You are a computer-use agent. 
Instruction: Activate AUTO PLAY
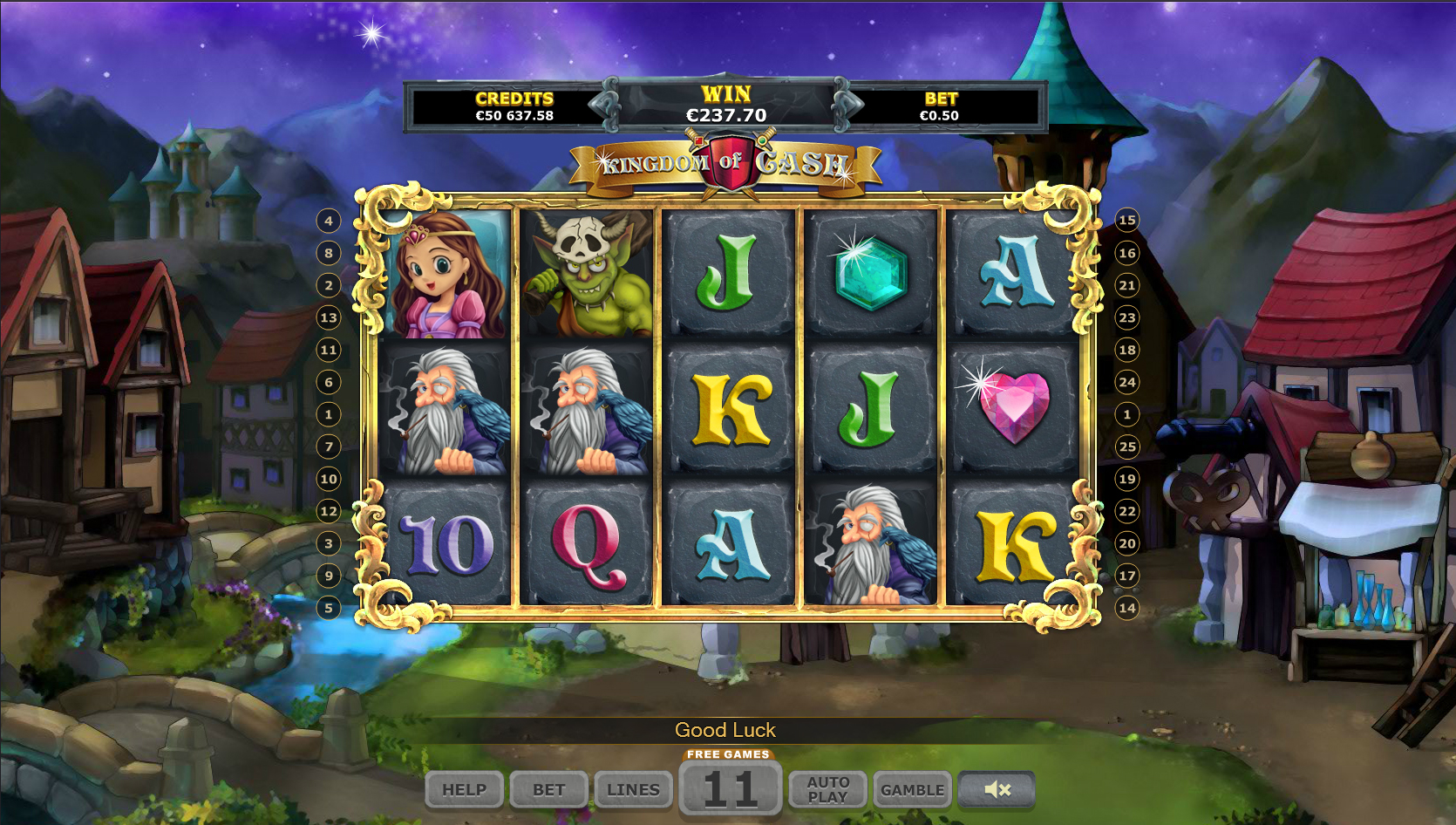click(x=827, y=789)
